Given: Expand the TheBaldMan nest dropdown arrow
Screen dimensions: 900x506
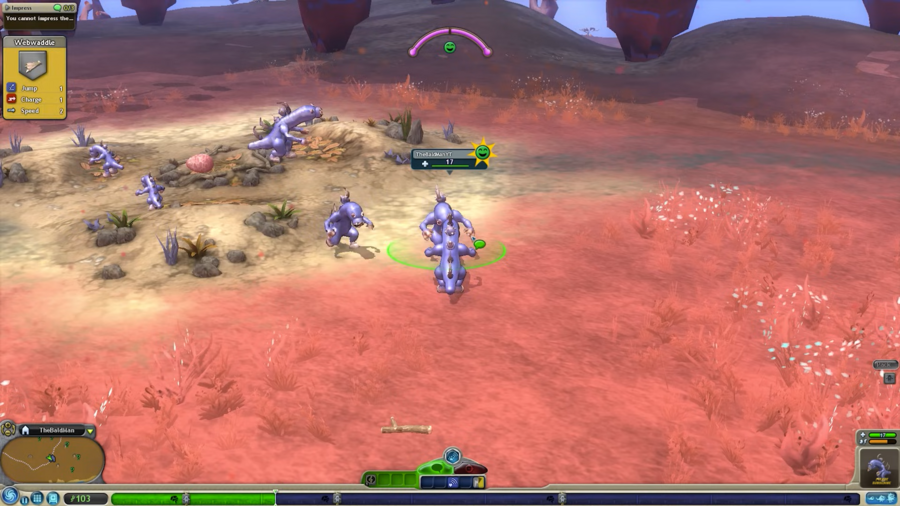Looking at the screenshot, I should pos(90,431).
